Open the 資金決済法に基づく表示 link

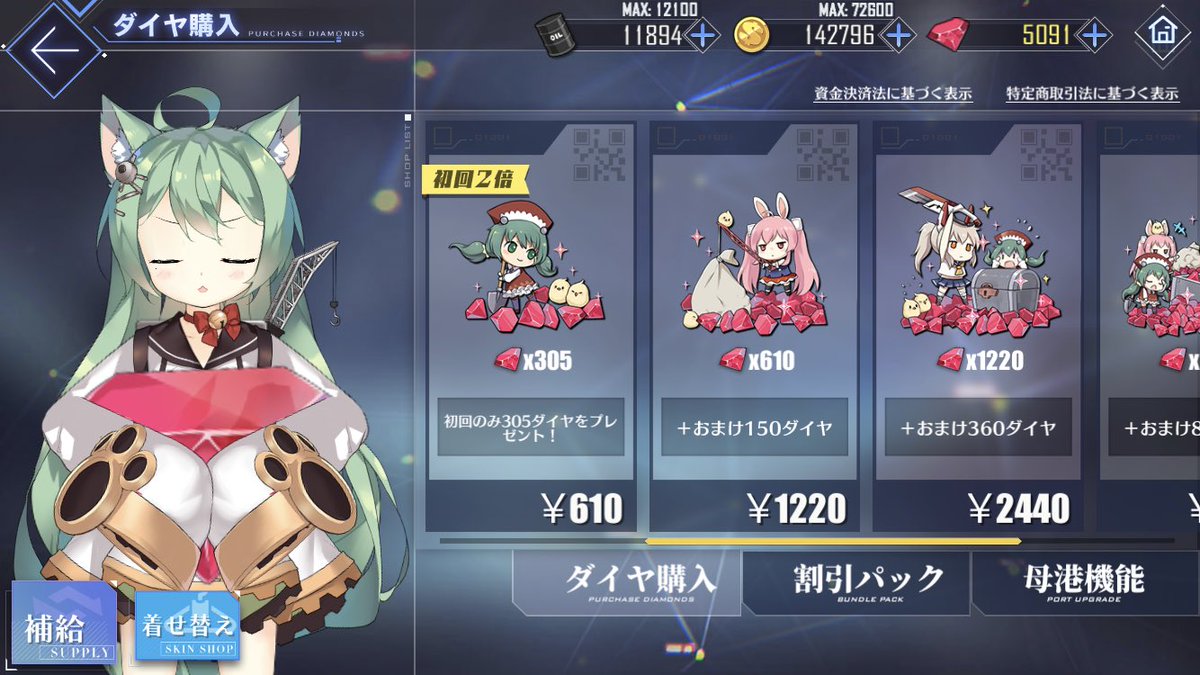[x=893, y=94]
